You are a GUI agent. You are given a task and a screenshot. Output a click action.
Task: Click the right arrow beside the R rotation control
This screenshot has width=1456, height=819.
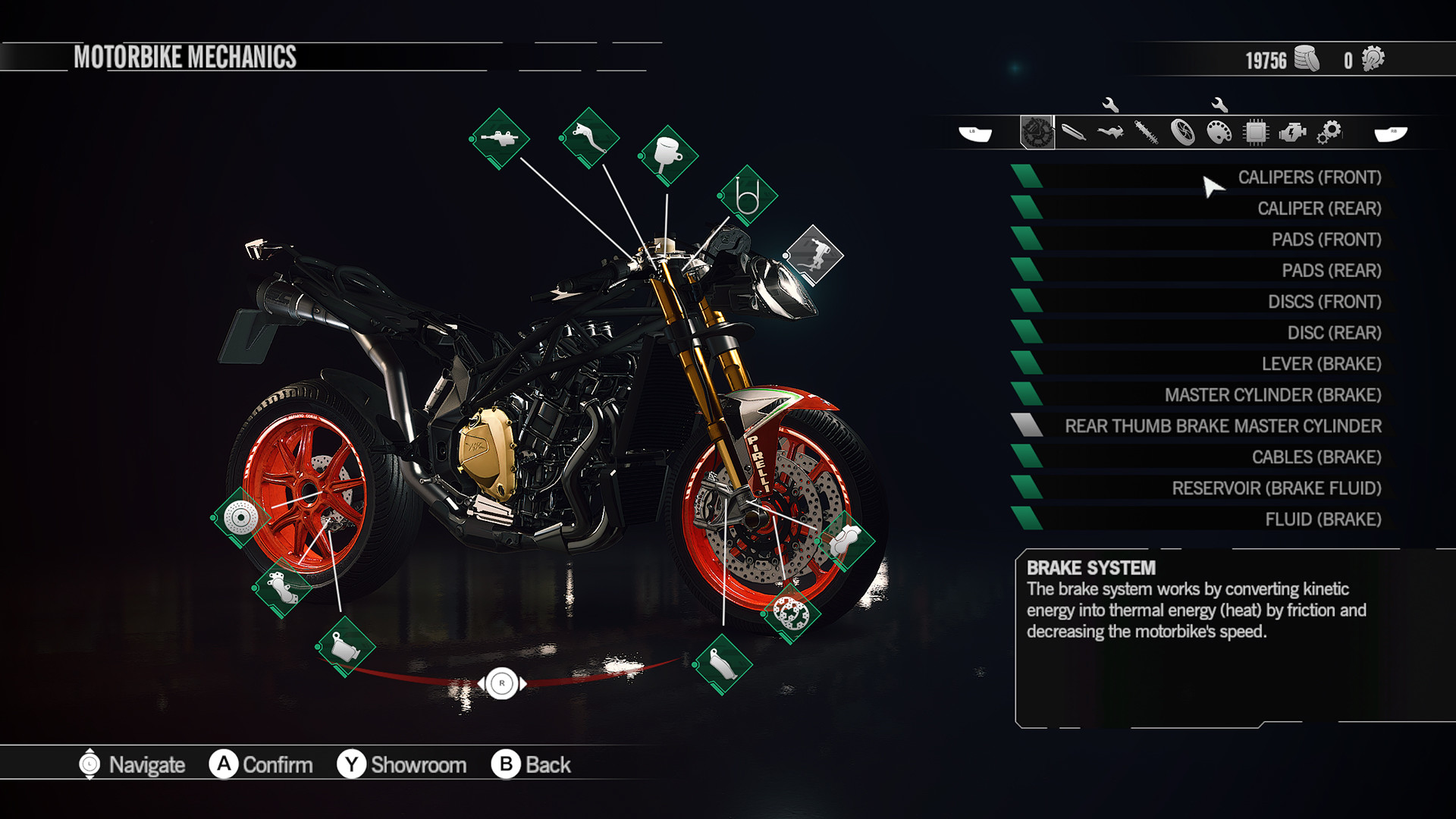click(522, 683)
